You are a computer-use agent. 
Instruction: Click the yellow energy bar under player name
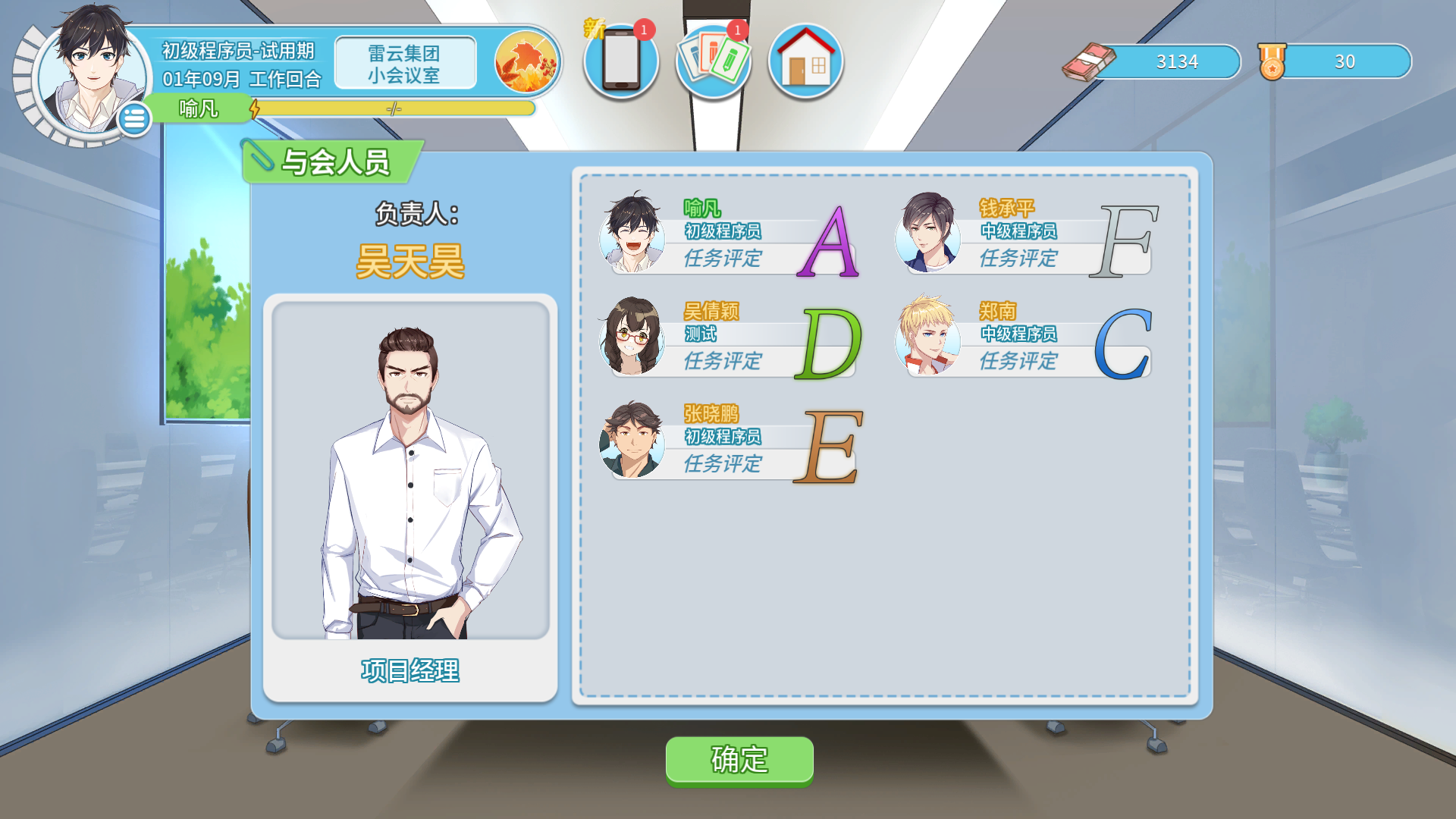click(391, 108)
